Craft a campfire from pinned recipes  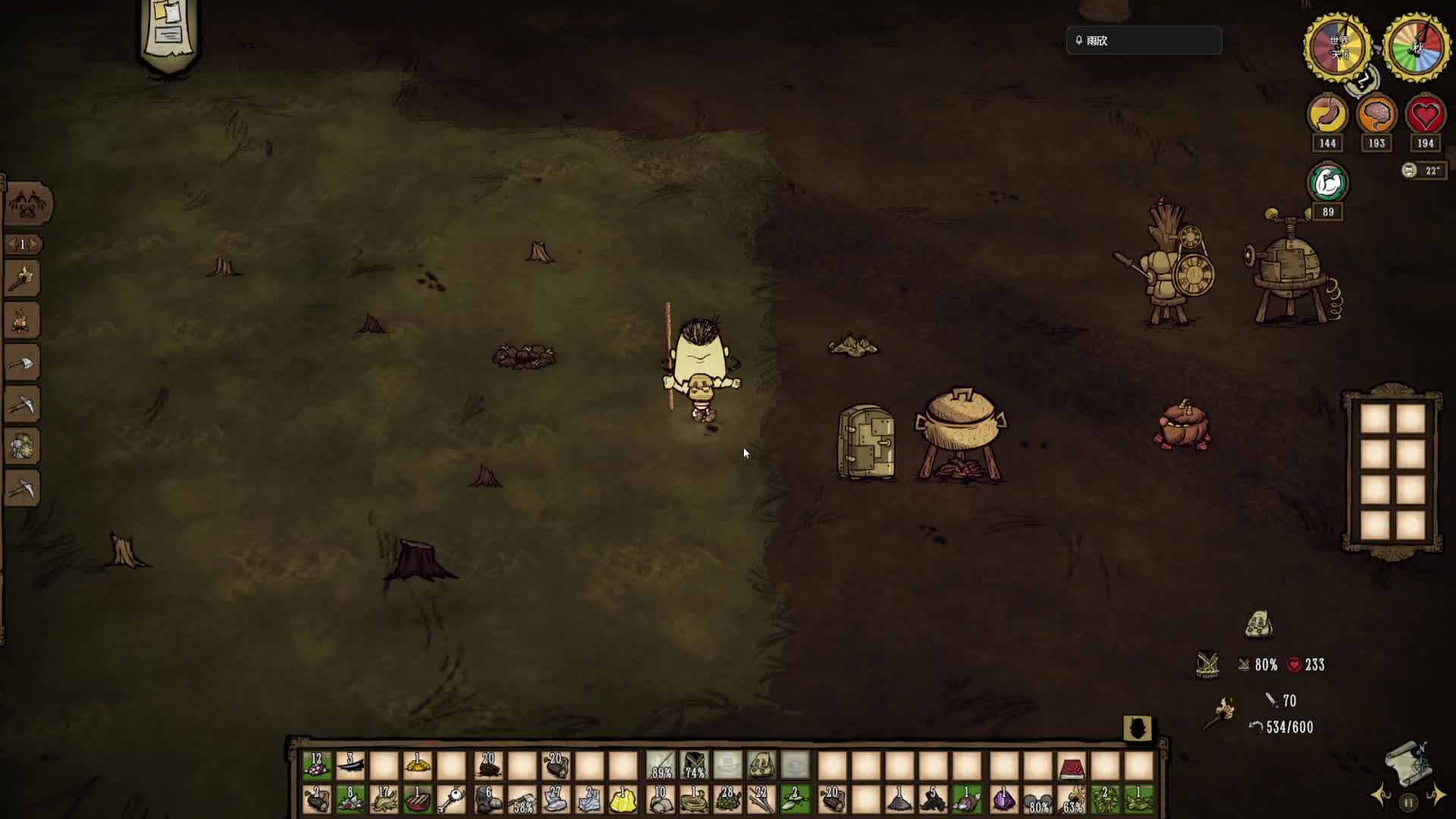pos(22,320)
